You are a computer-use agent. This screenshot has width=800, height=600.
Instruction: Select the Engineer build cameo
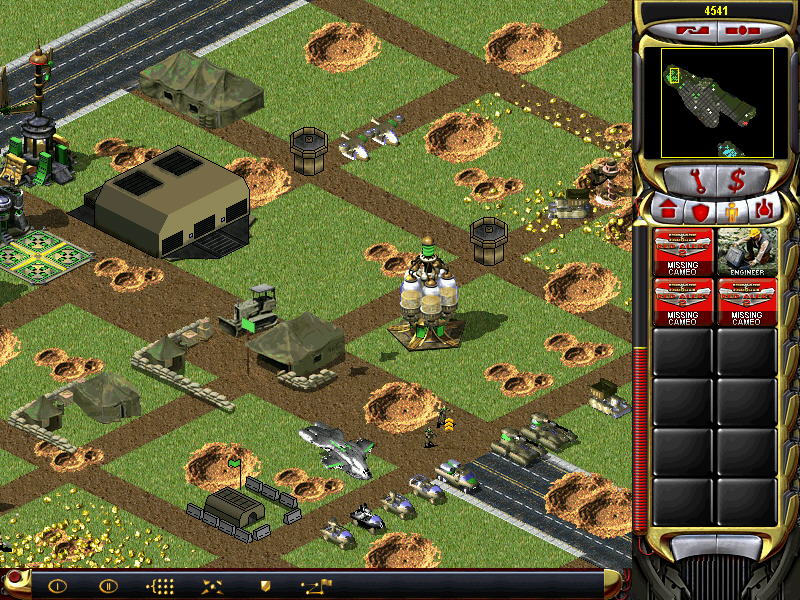(747, 252)
